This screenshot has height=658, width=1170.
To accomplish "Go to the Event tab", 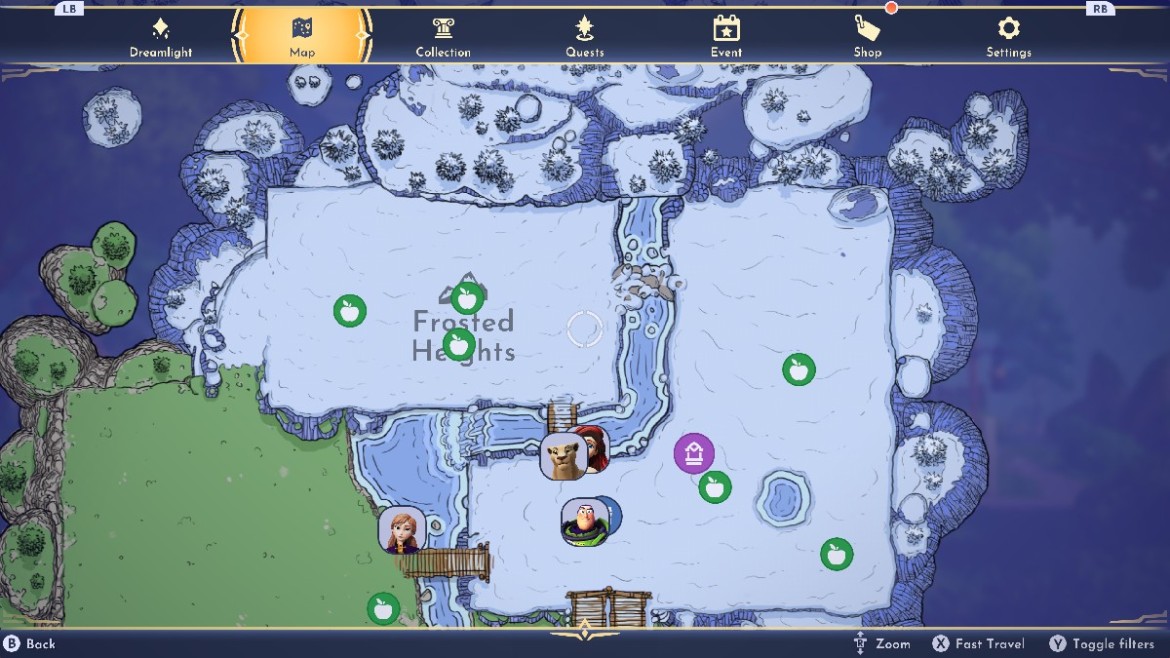I will coord(726,37).
